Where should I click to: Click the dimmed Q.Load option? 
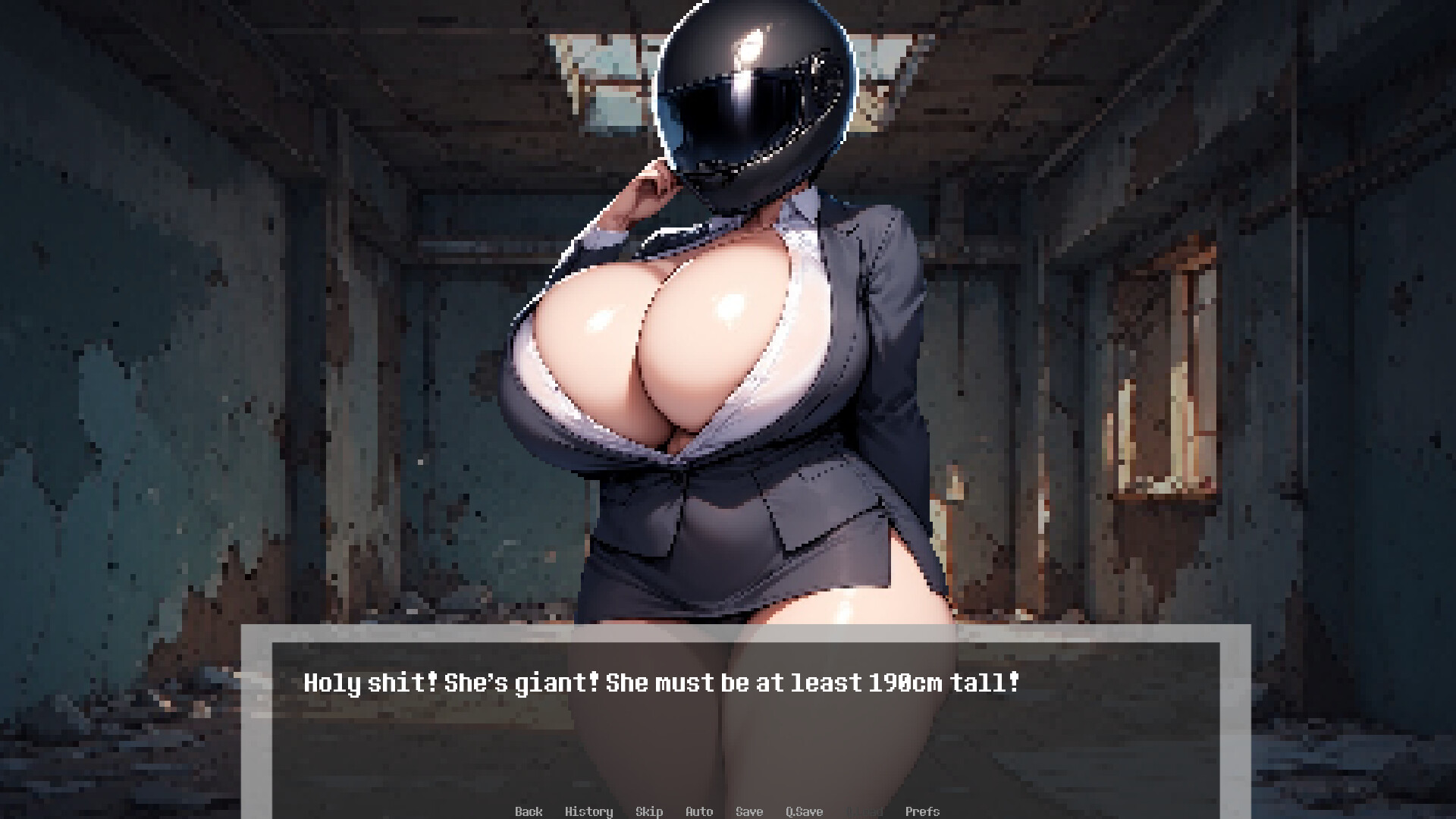(864, 811)
